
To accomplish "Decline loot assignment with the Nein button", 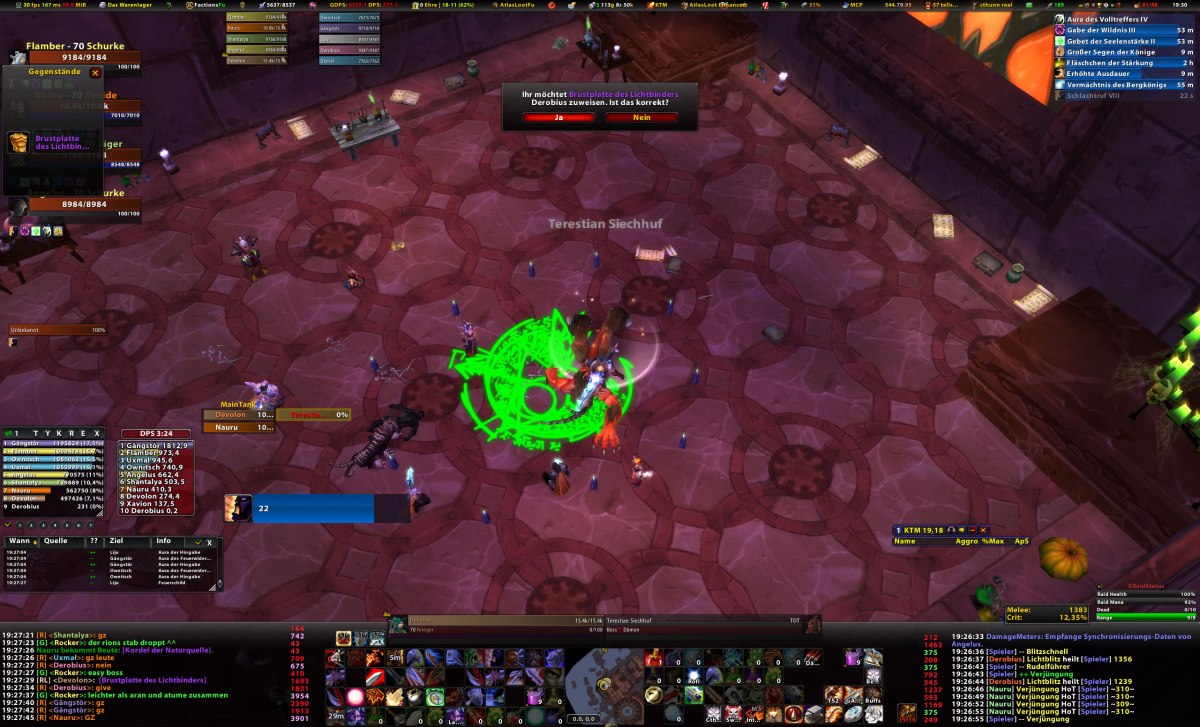I will point(641,117).
